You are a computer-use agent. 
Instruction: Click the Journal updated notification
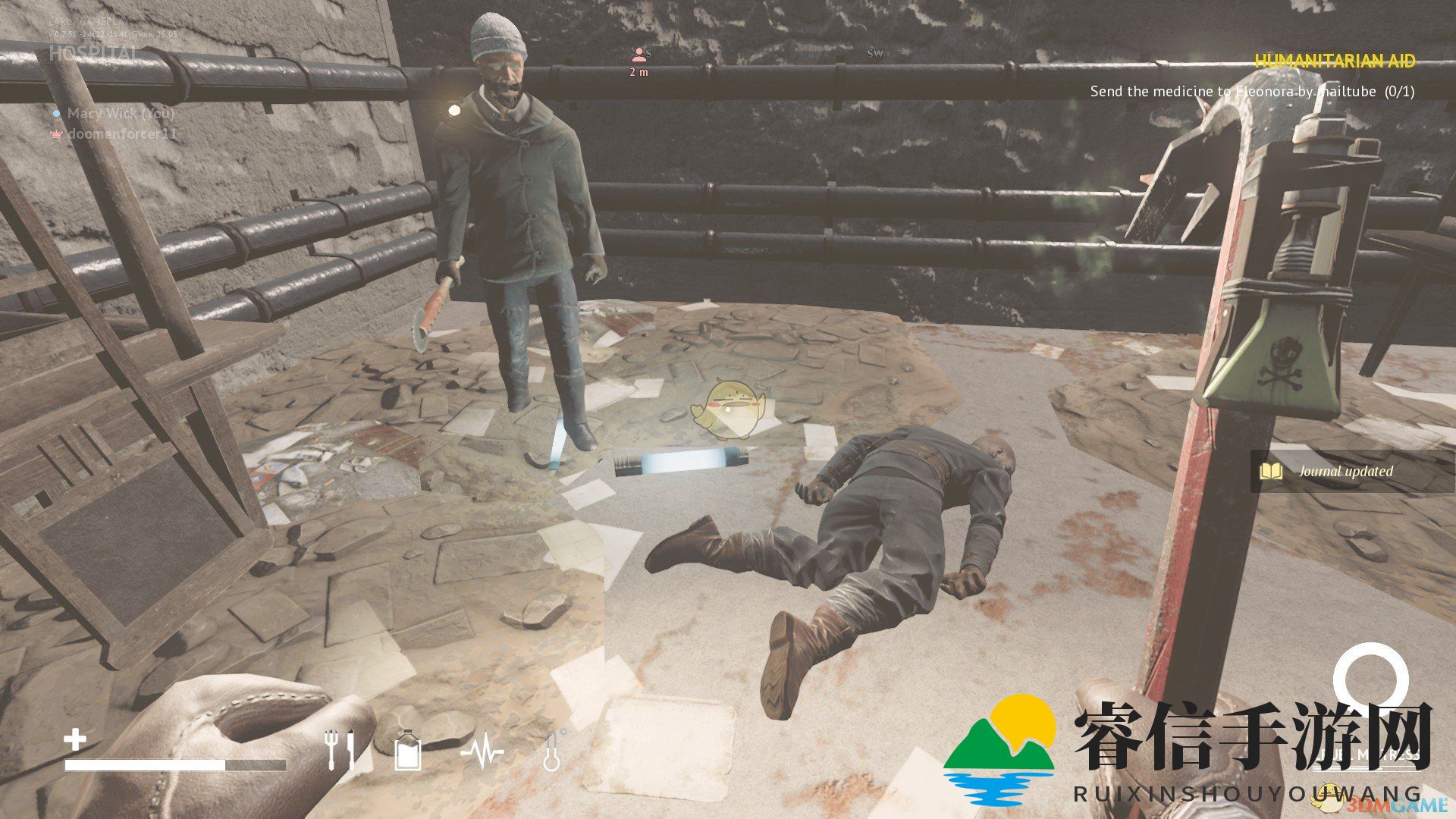click(1345, 472)
